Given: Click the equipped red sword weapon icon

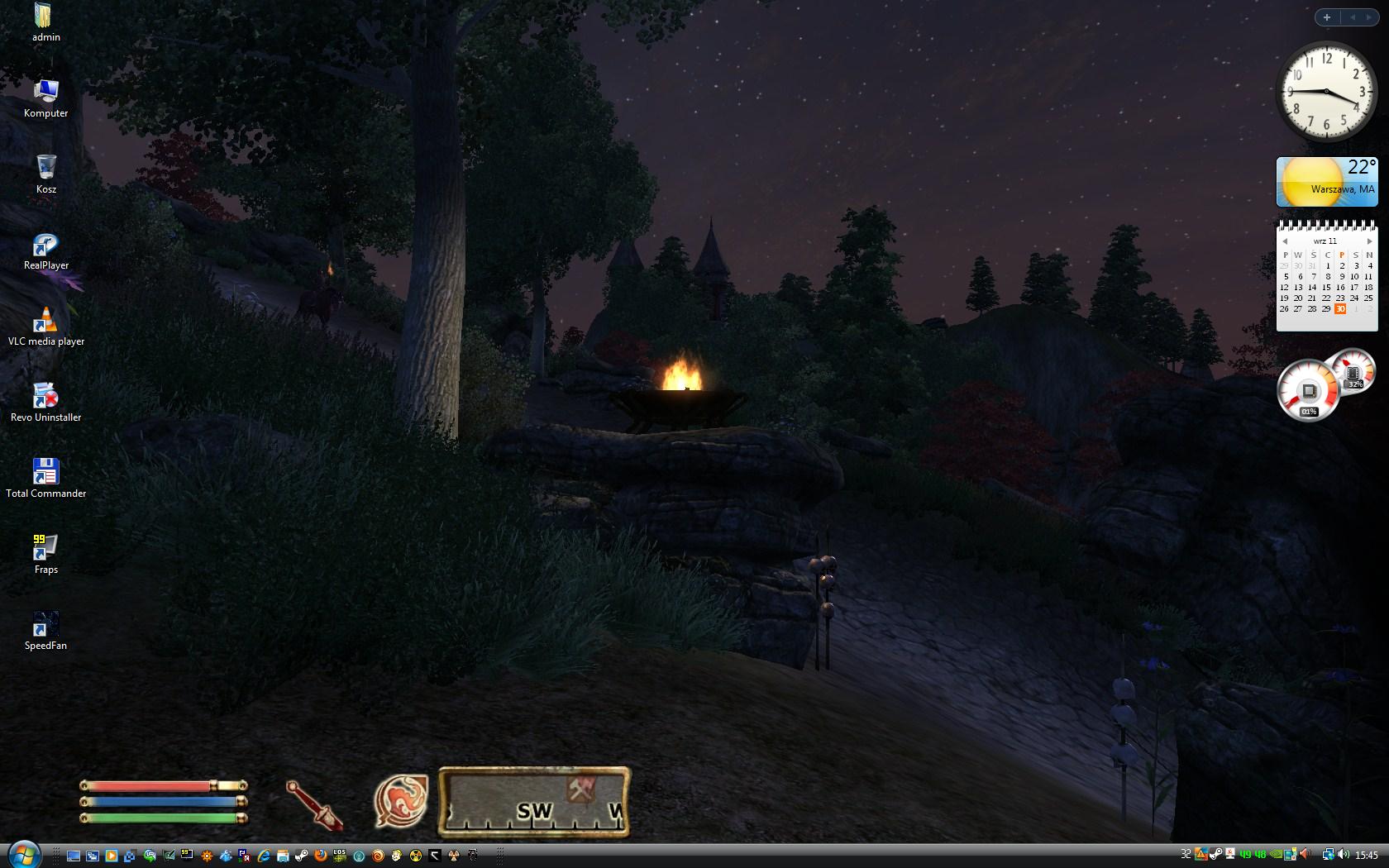Looking at the screenshot, I should pos(315,804).
